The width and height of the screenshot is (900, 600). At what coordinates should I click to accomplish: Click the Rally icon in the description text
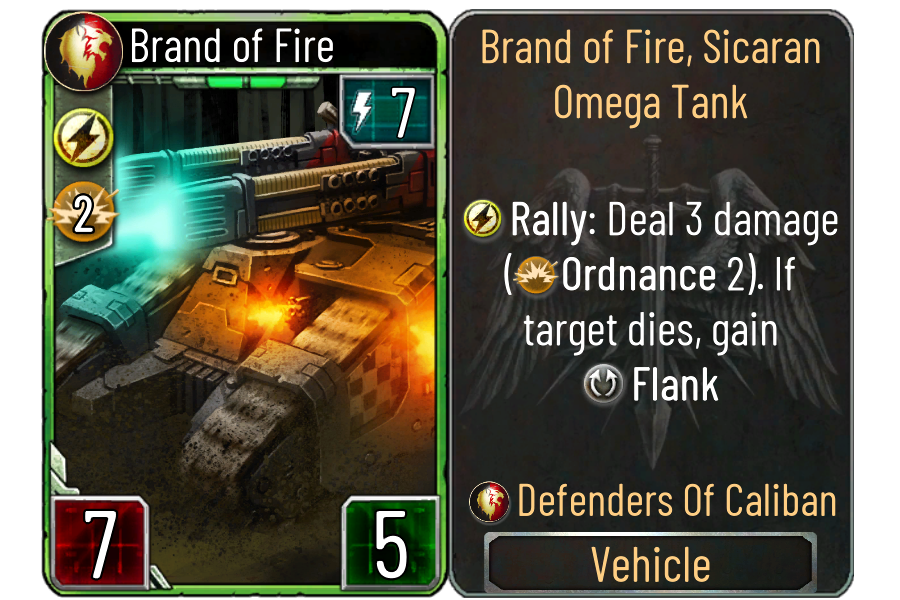[484, 221]
